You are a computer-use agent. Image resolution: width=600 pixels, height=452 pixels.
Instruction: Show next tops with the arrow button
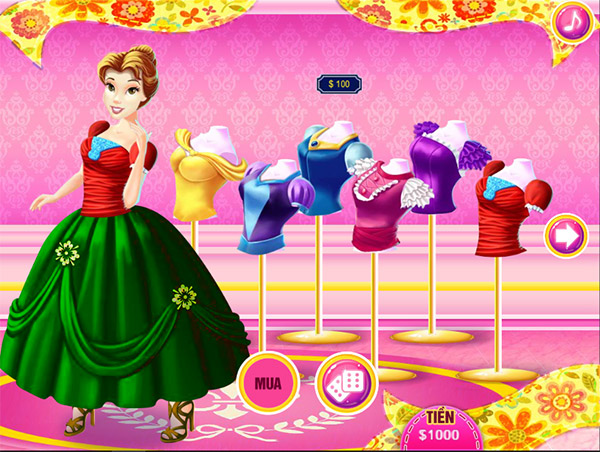pyautogui.click(x=565, y=236)
